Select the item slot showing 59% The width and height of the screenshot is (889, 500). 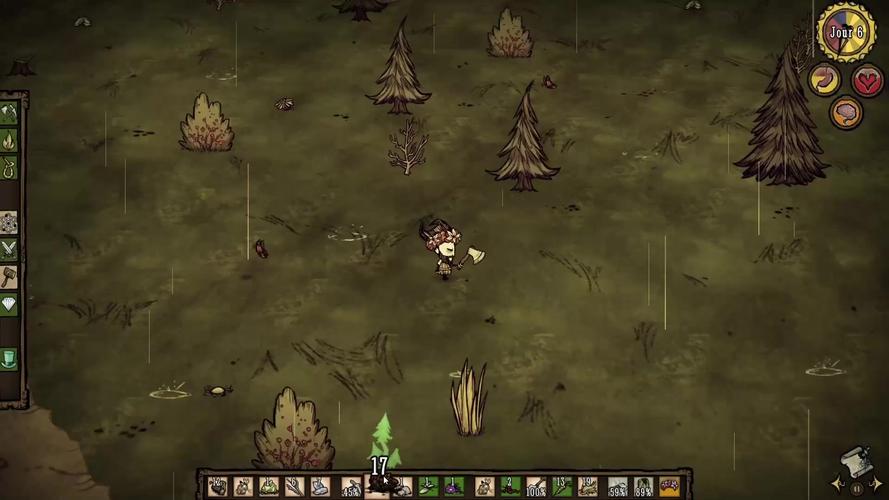pos(617,487)
